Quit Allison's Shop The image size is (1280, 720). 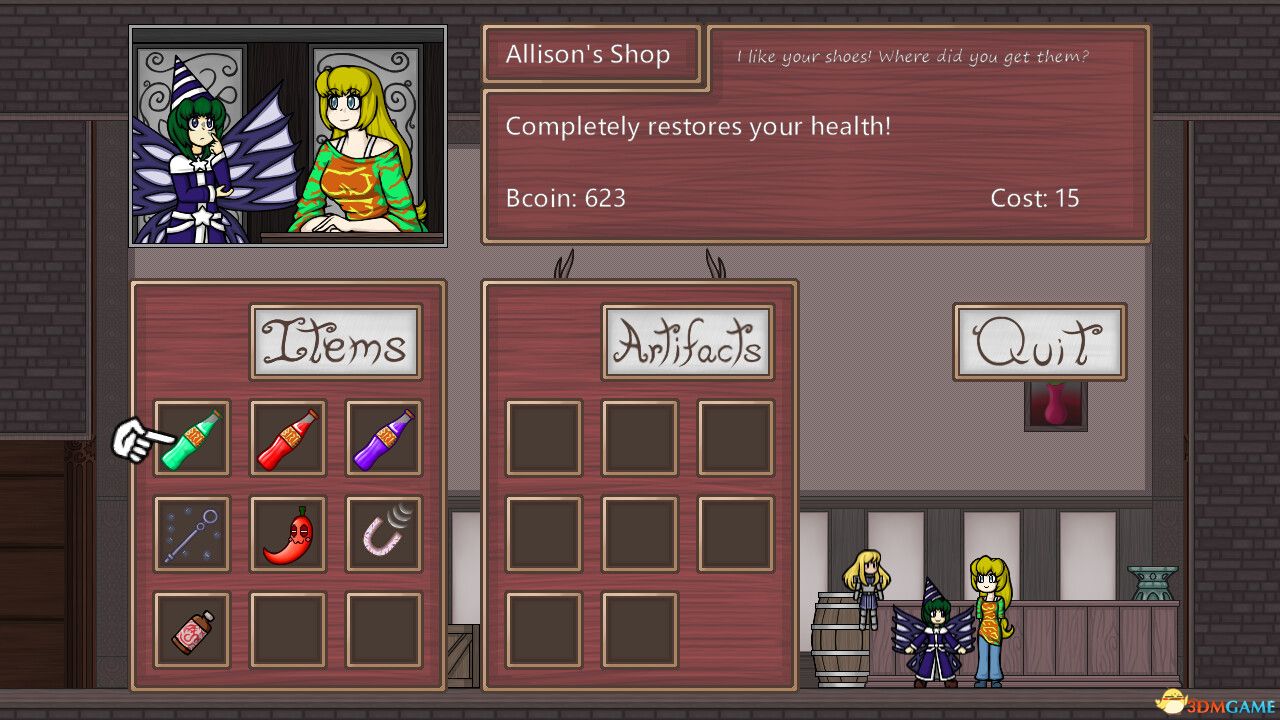(x=1040, y=341)
